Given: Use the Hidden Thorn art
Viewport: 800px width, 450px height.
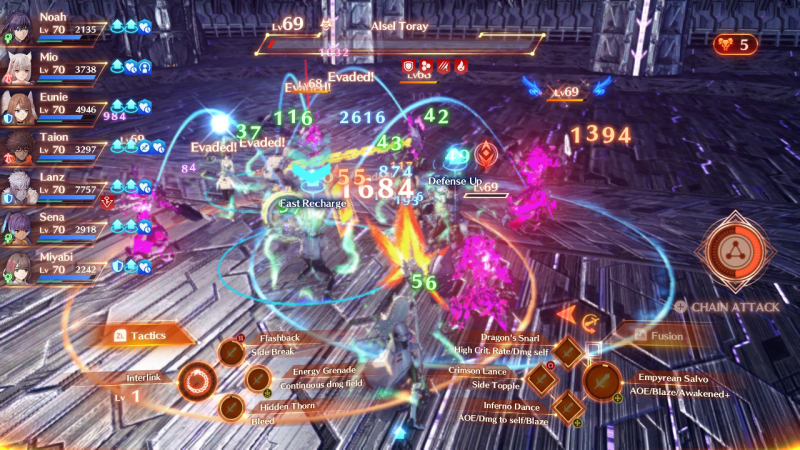Looking at the screenshot, I should [x=232, y=407].
